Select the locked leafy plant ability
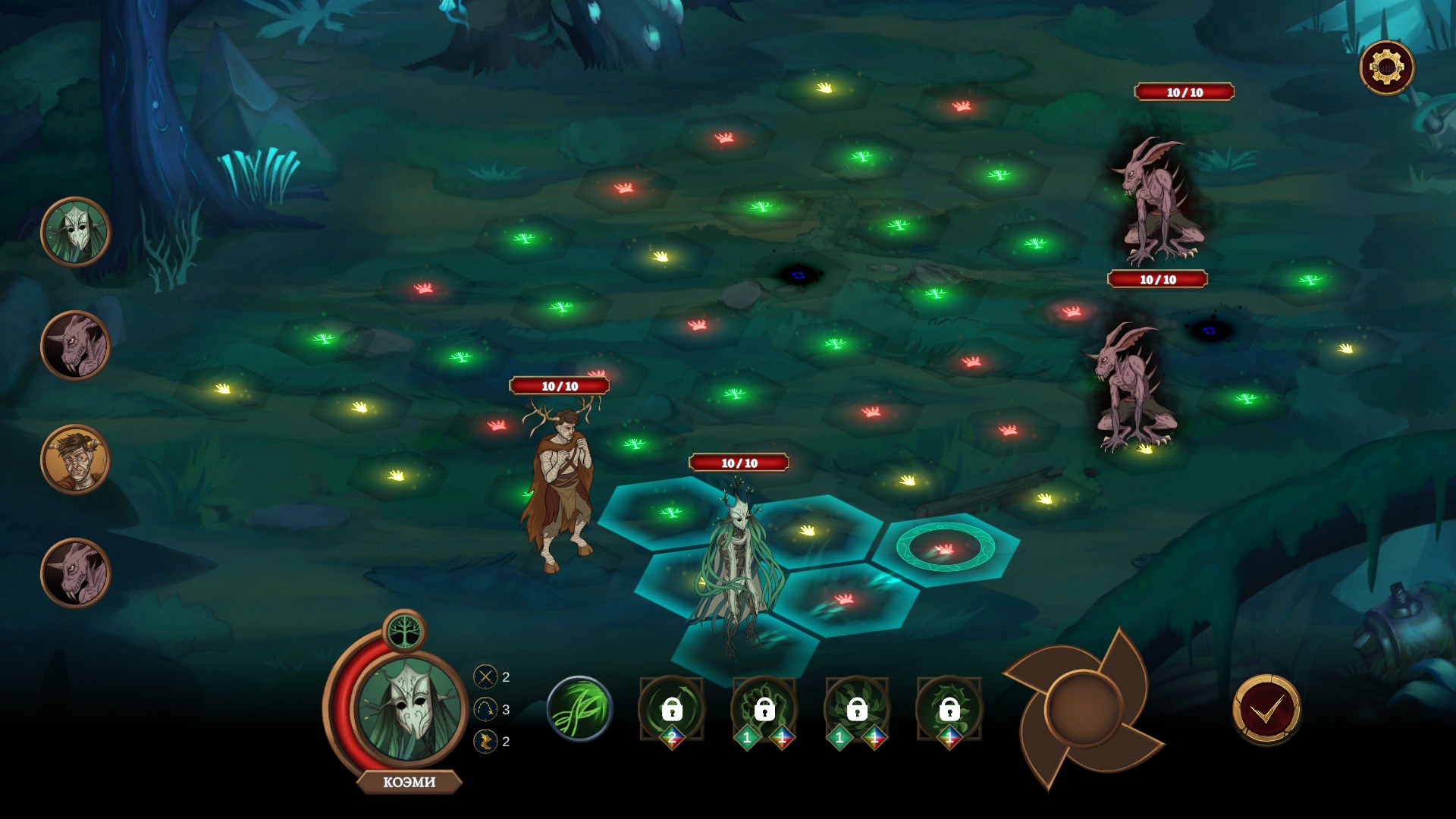The height and width of the screenshot is (819, 1456). click(x=857, y=710)
